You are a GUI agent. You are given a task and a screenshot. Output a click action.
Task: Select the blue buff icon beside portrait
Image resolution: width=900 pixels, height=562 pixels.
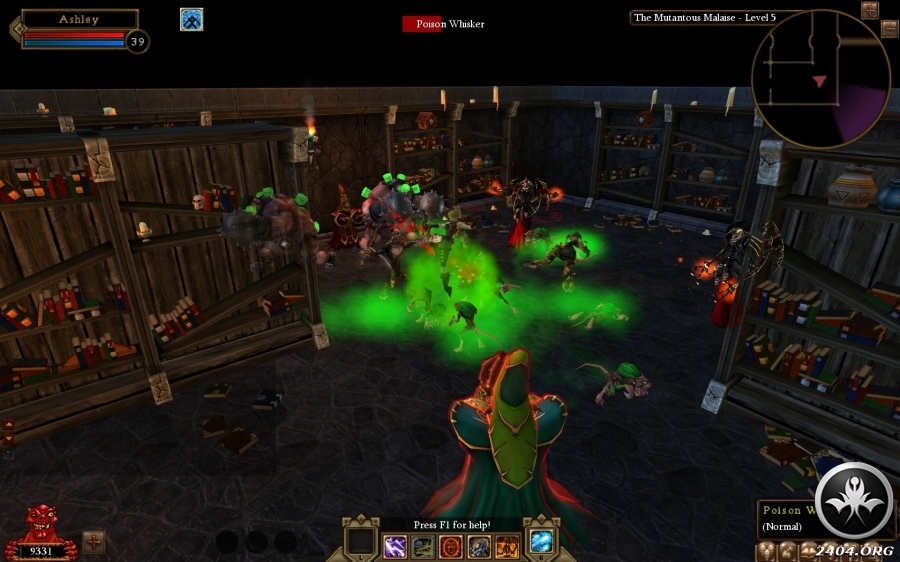click(x=191, y=19)
